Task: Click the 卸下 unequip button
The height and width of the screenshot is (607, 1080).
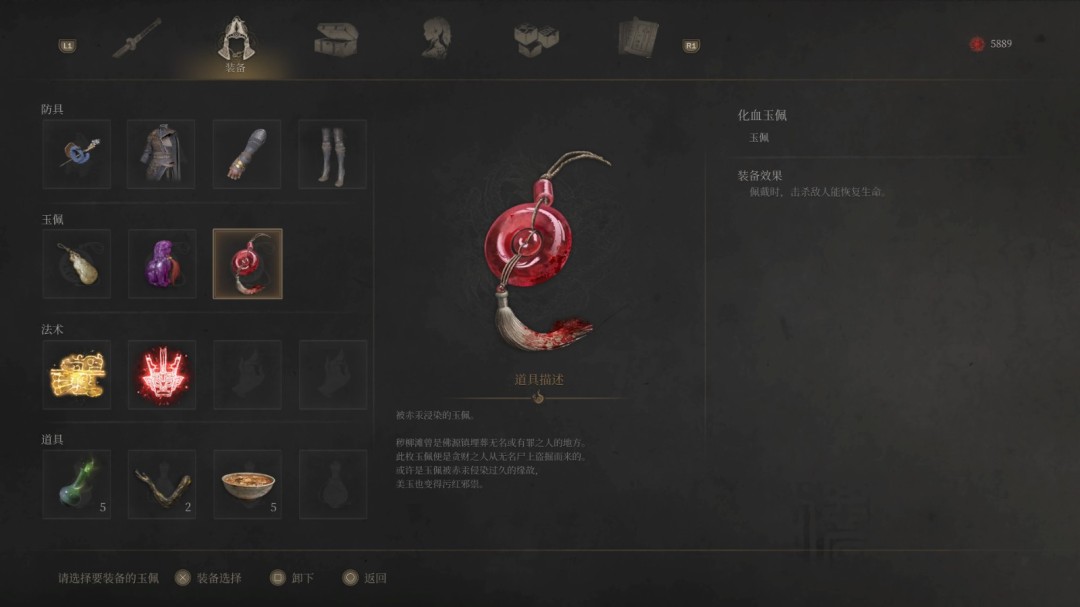Action: click(x=292, y=578)
